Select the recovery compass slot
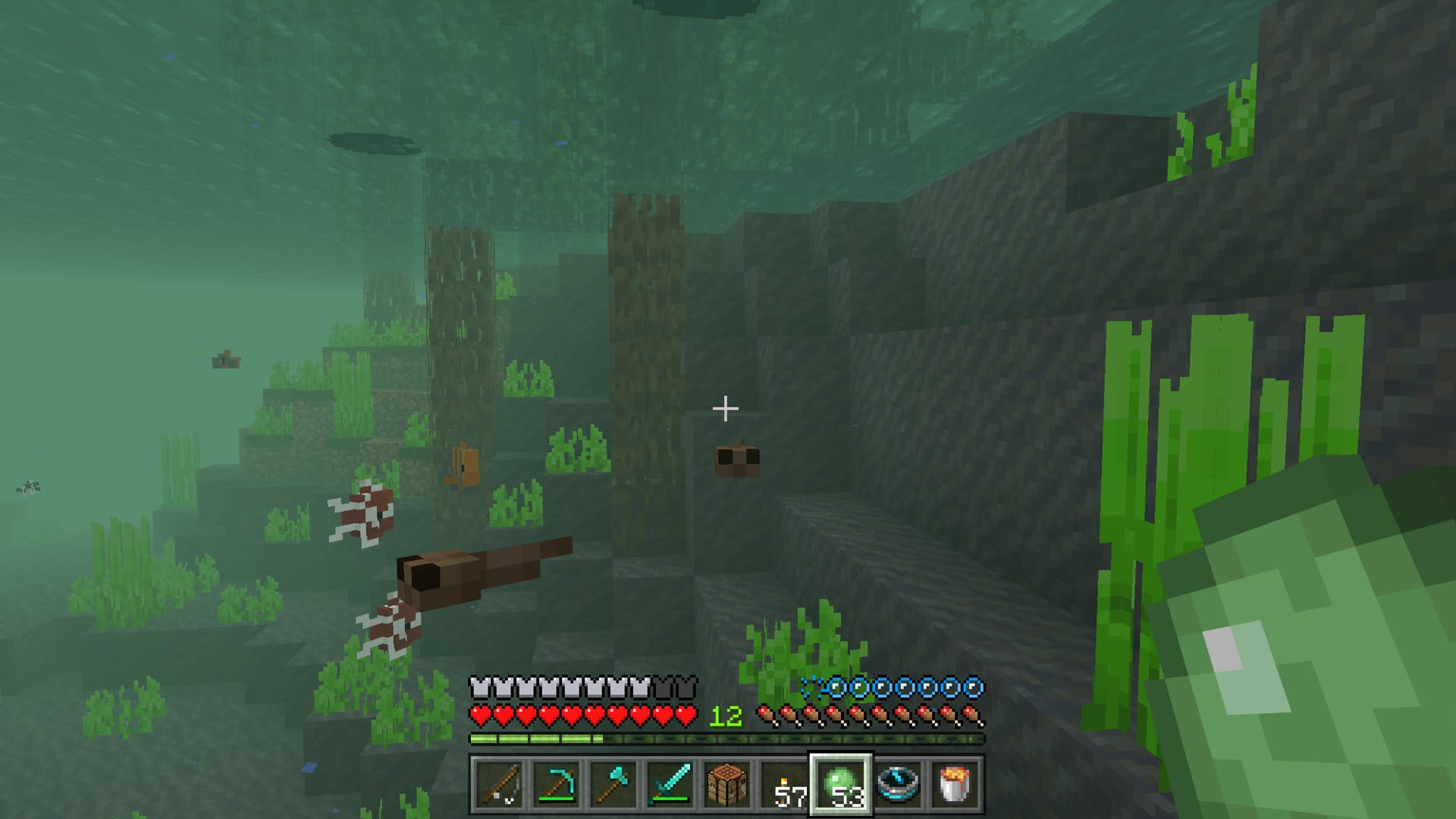Screen dimensions: 1456x819 tap(899, 784)
